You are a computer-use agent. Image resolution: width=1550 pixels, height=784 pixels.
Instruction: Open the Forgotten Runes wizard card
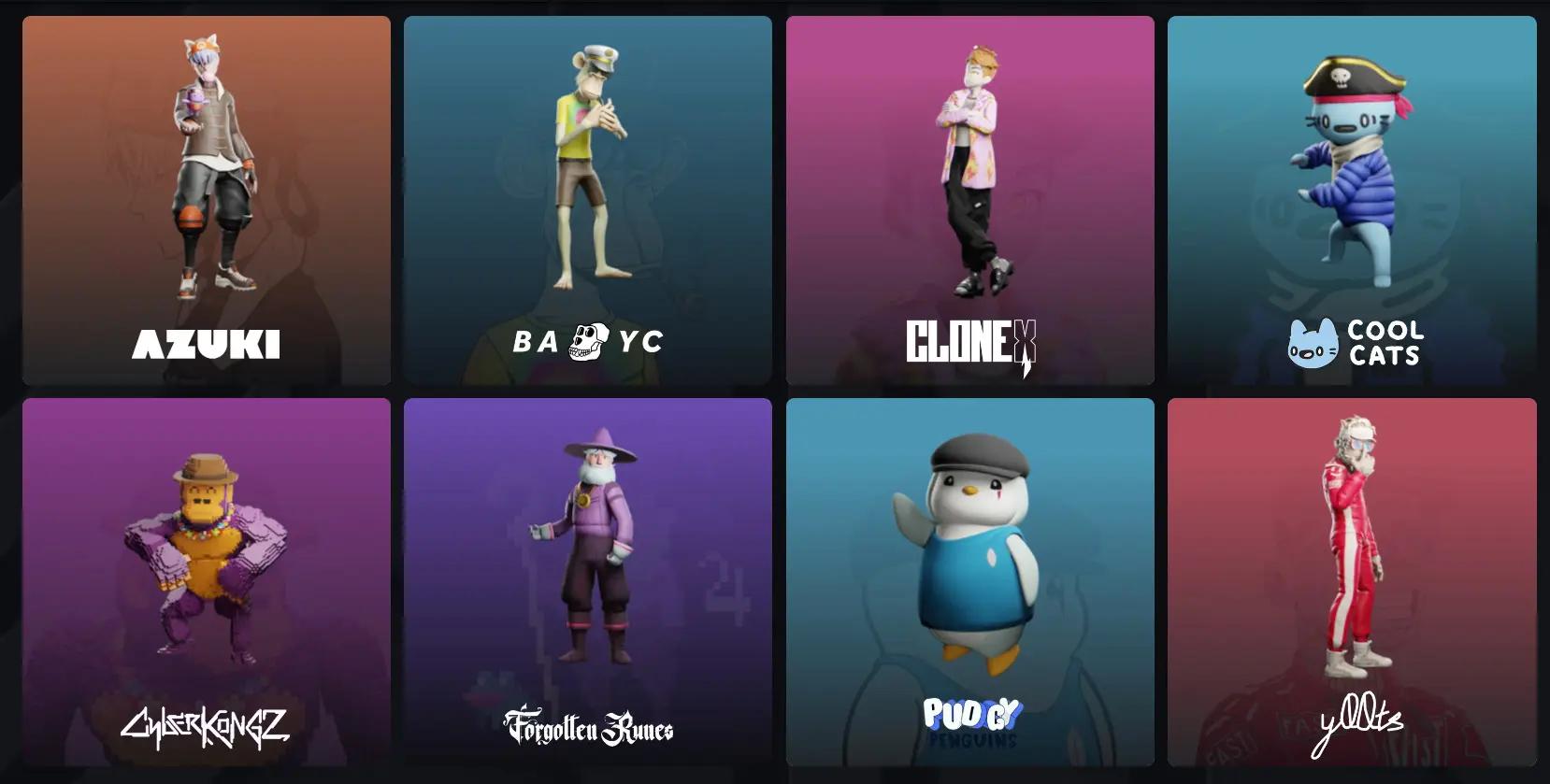click(588, 582)
